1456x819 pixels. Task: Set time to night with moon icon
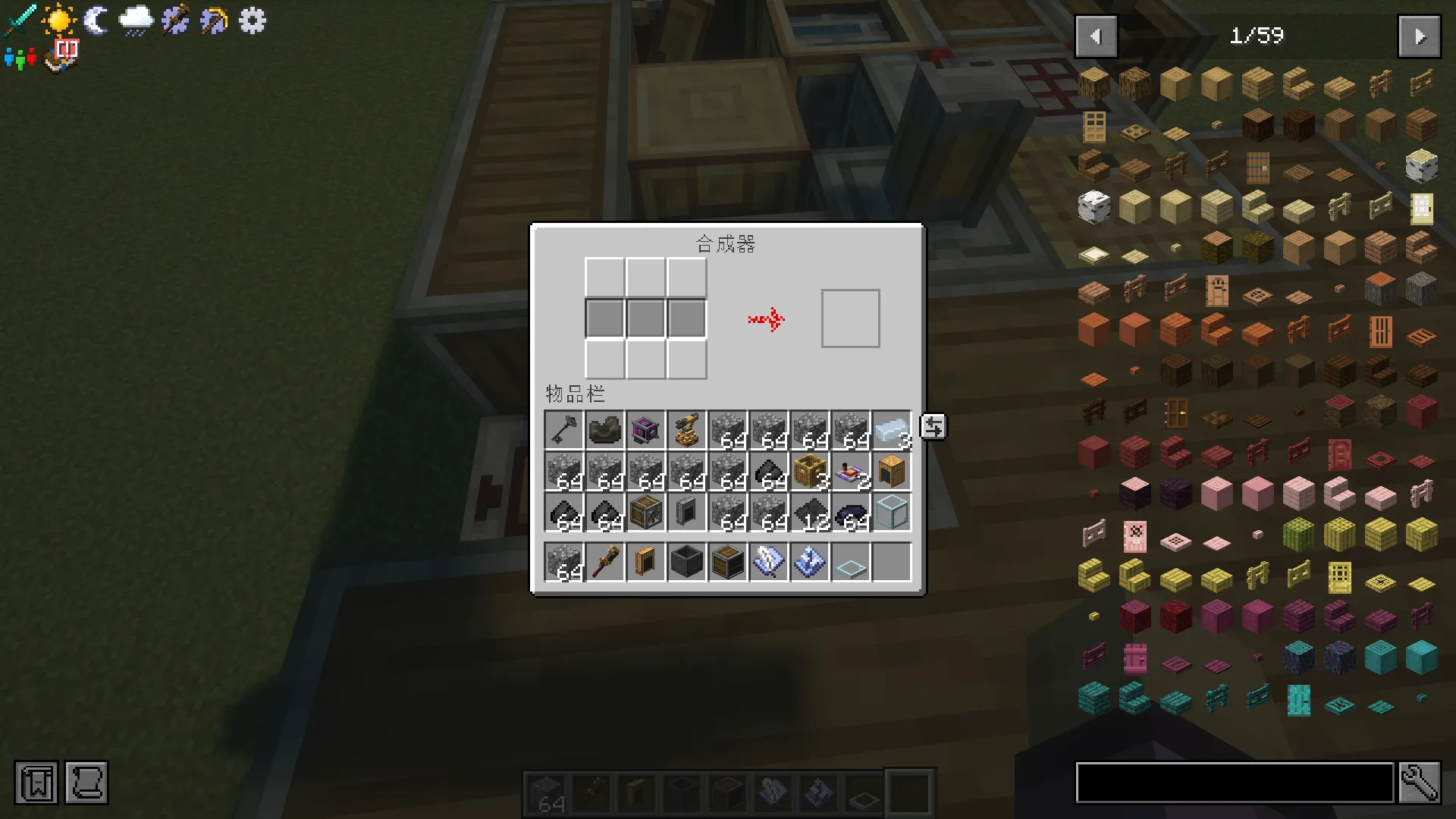point(96,20)
